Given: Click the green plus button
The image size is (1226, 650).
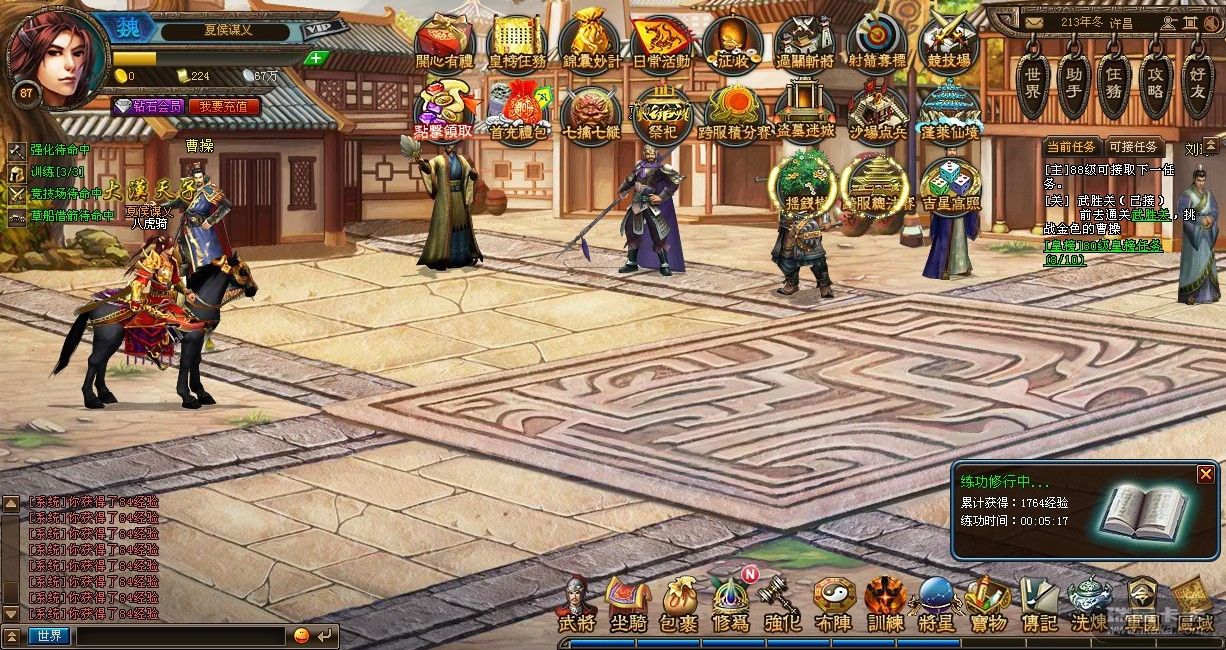Looking at the screenshot, I should [x=316, y=58].
